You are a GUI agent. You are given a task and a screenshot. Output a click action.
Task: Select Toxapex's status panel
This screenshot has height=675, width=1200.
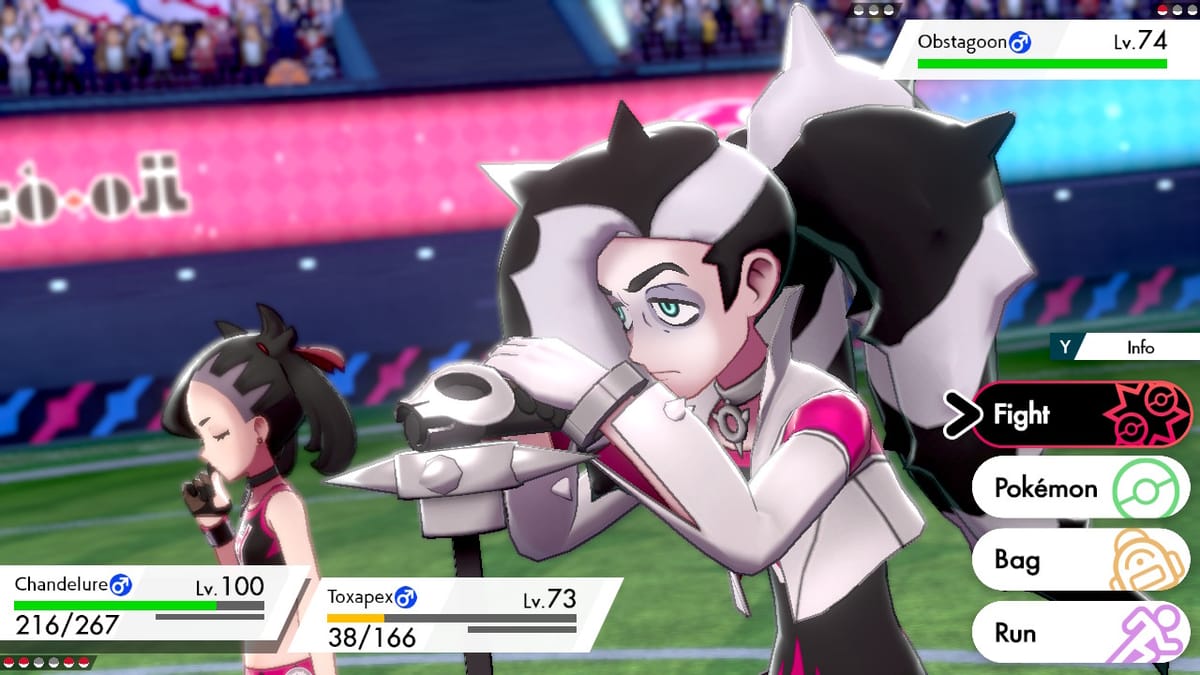tap(455, 616)
